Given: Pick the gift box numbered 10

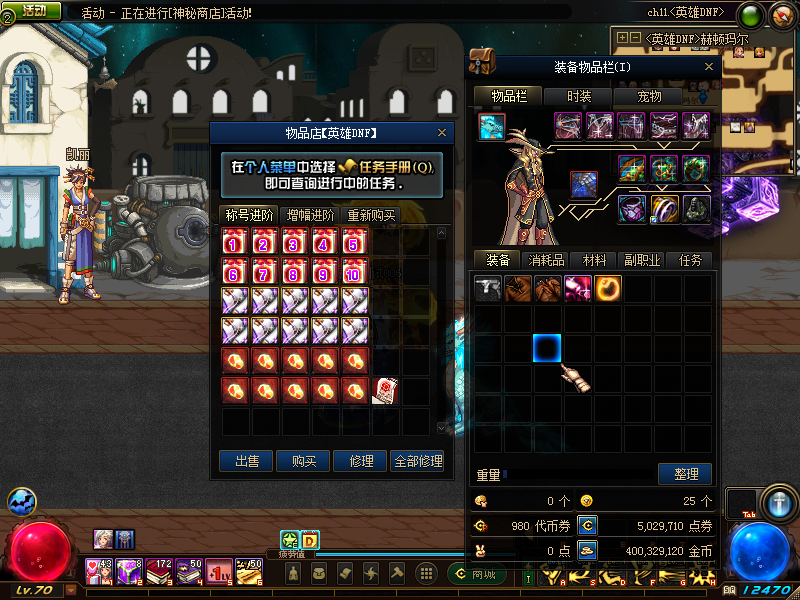Looking at the screenshot, I should pos(355,272).
